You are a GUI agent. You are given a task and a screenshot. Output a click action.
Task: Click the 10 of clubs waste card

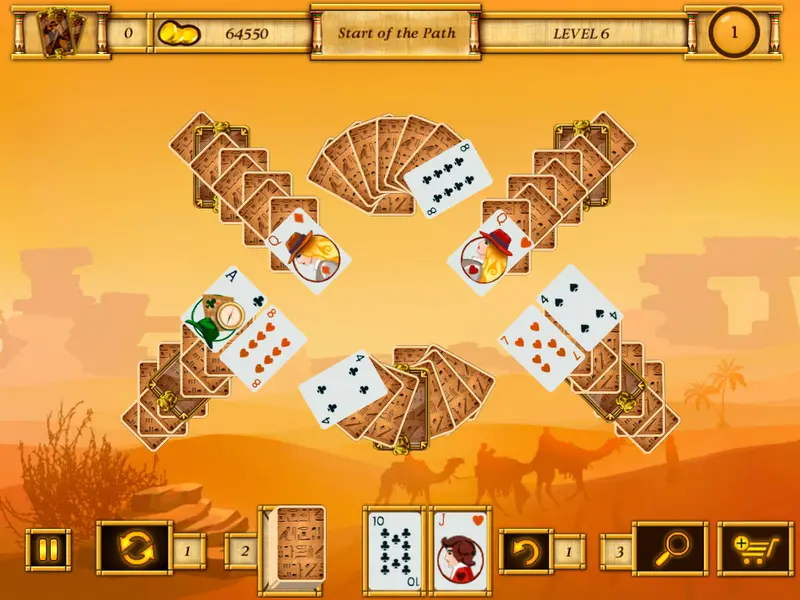(x=395, y=551)
